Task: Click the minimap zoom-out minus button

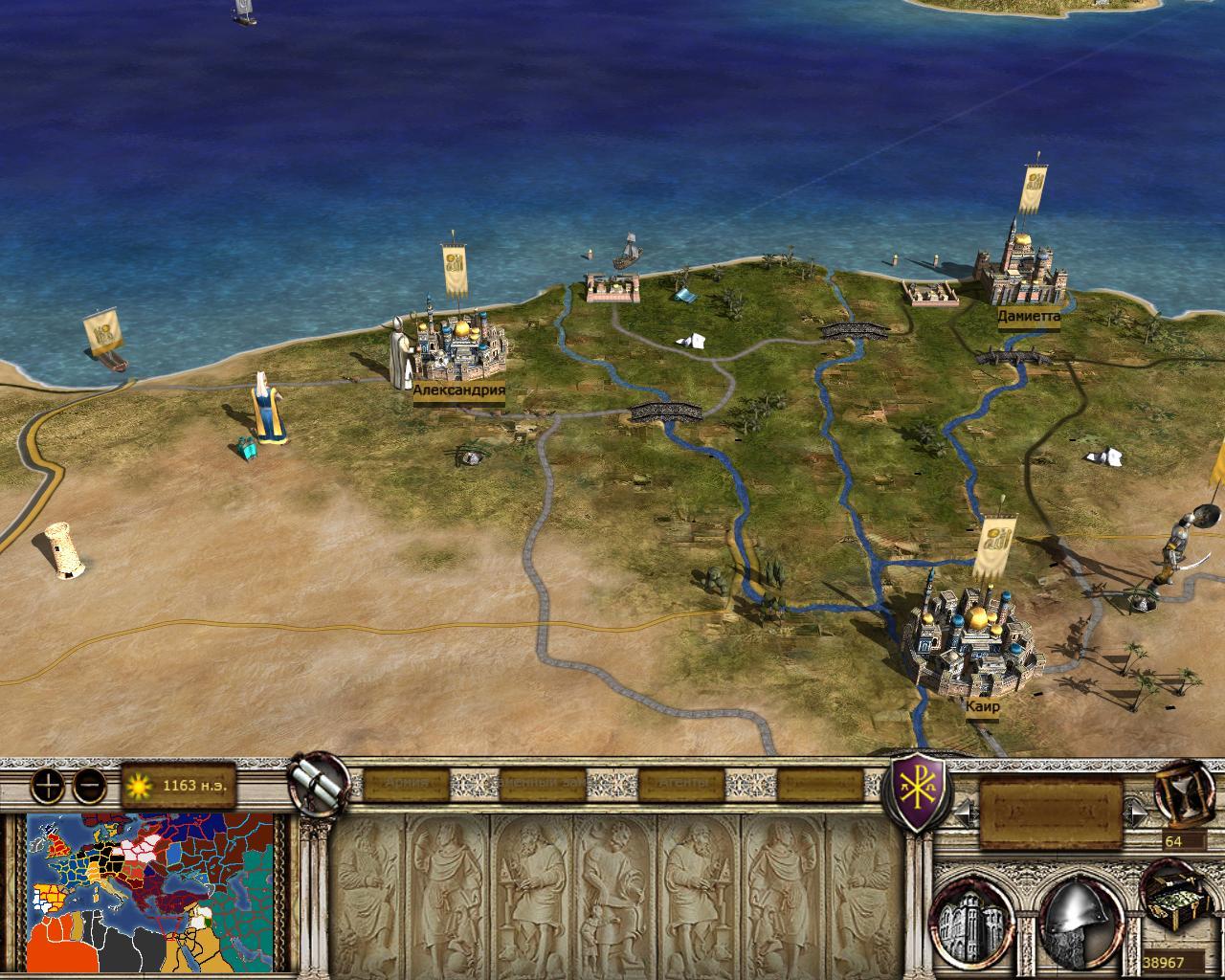Action: [89, 786]
